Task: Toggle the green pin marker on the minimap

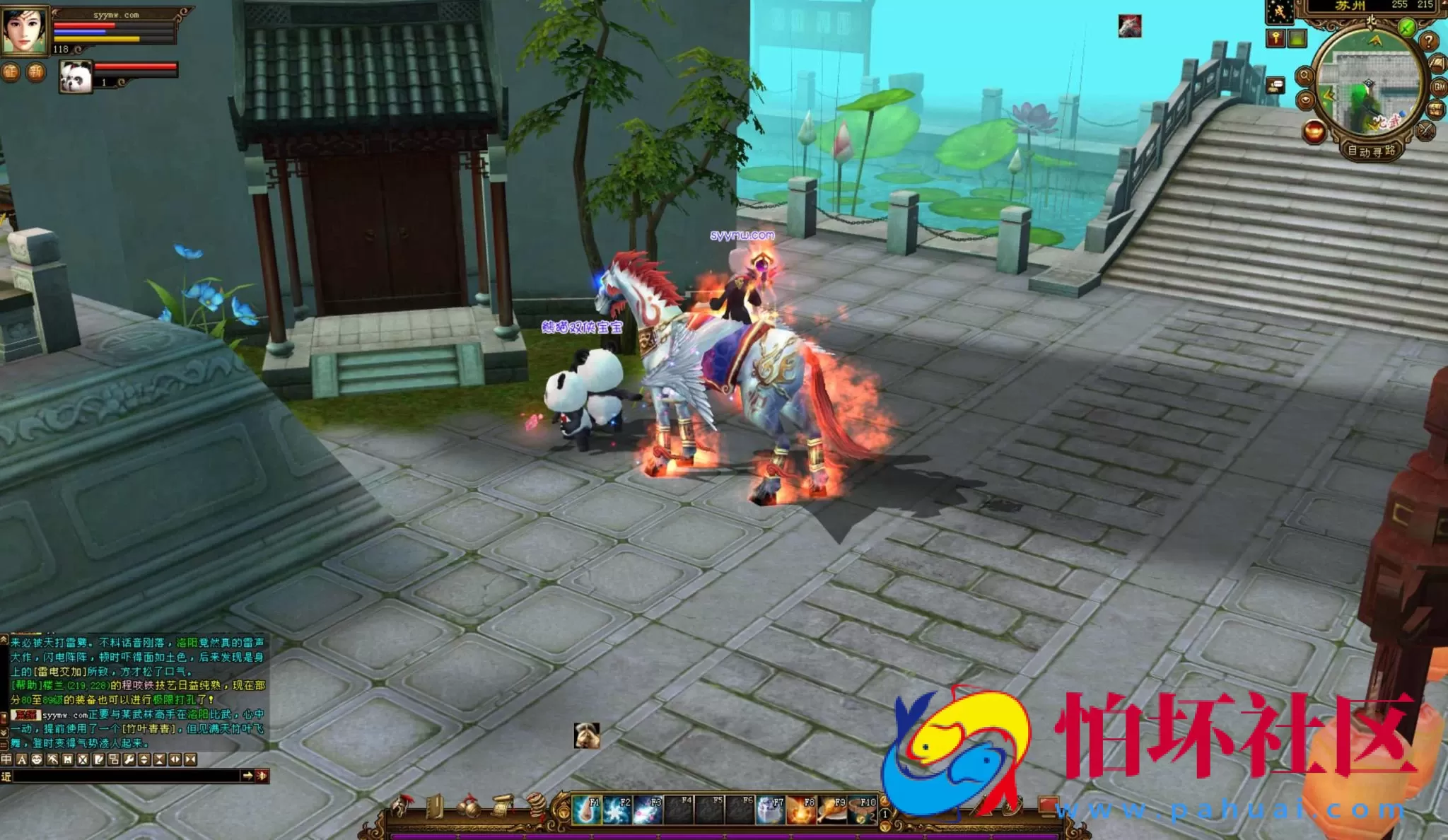Action: (x=1406, y=28)
